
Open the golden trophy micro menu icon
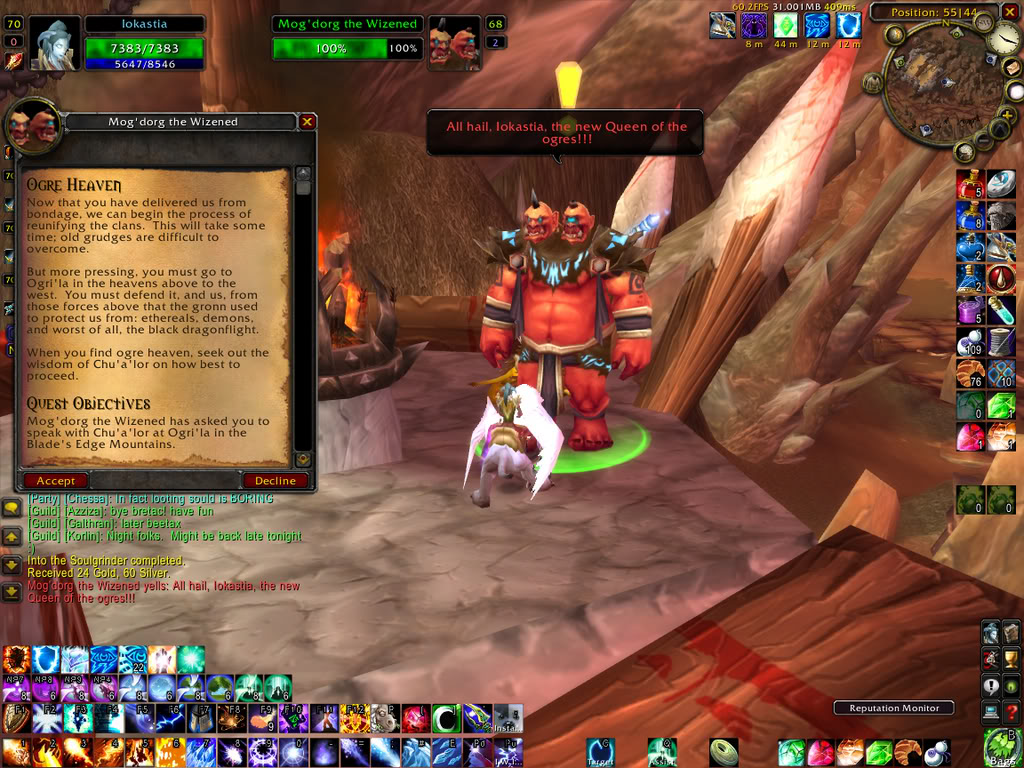(x=1011, y=658)
